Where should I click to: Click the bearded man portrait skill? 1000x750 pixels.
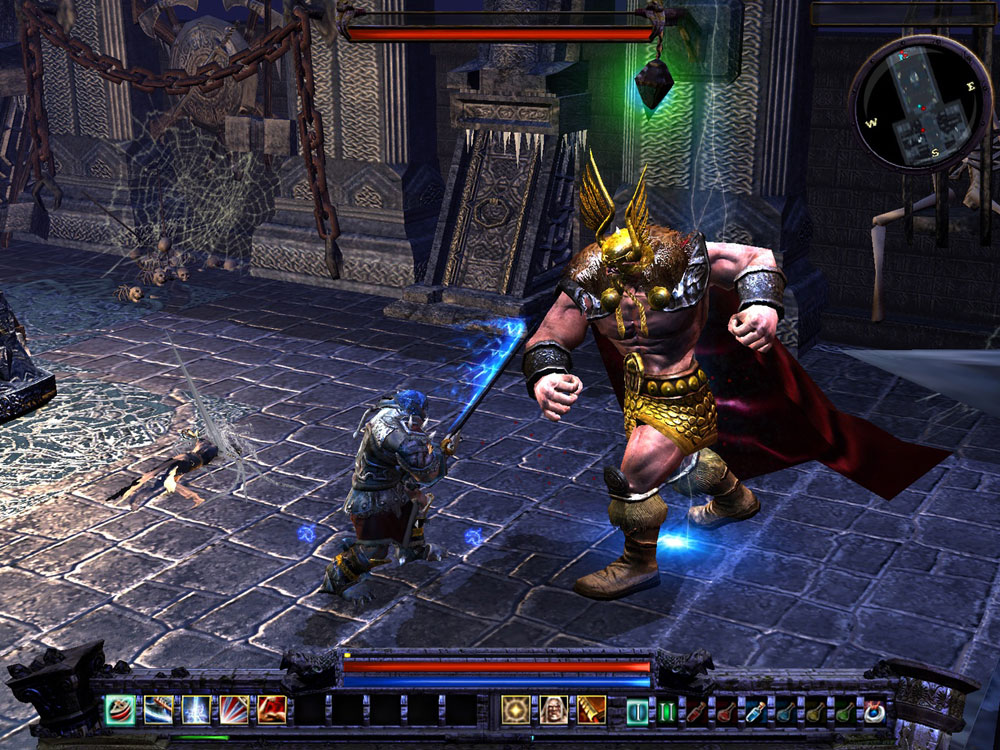tap(554, 710)
